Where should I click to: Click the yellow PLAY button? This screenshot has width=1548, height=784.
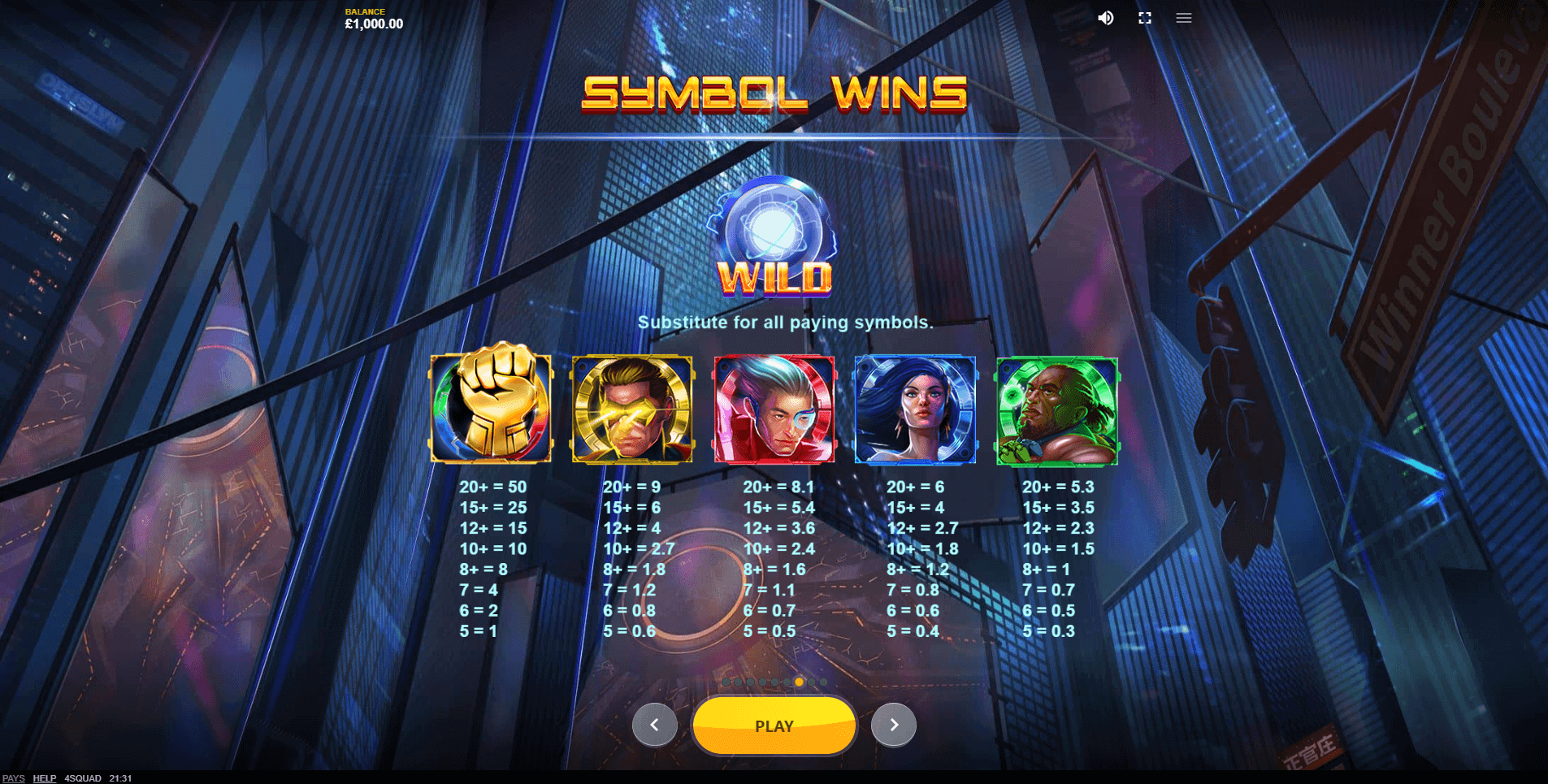(x=774, y=726)
